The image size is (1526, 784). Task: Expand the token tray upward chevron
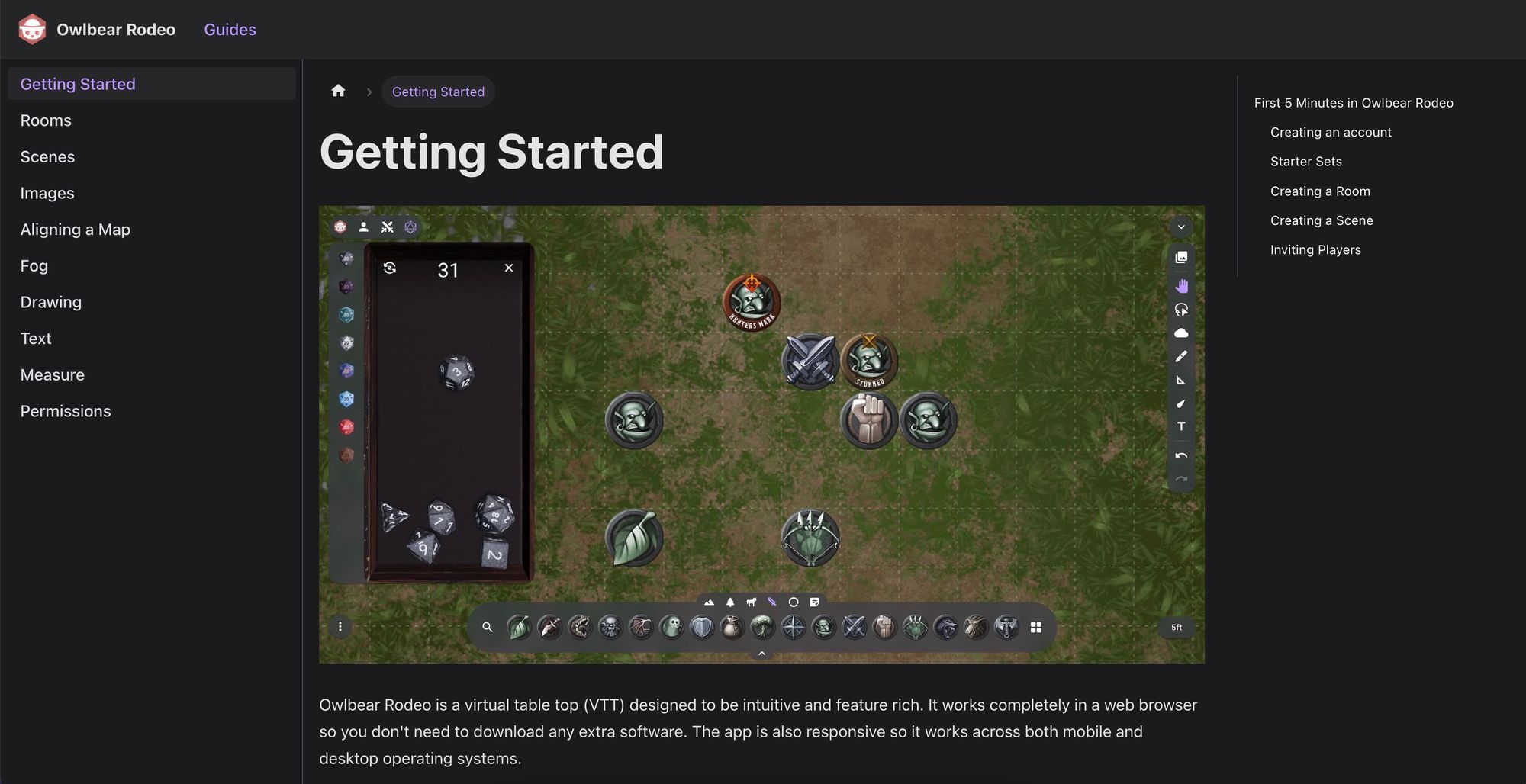[x=761, y=654]
